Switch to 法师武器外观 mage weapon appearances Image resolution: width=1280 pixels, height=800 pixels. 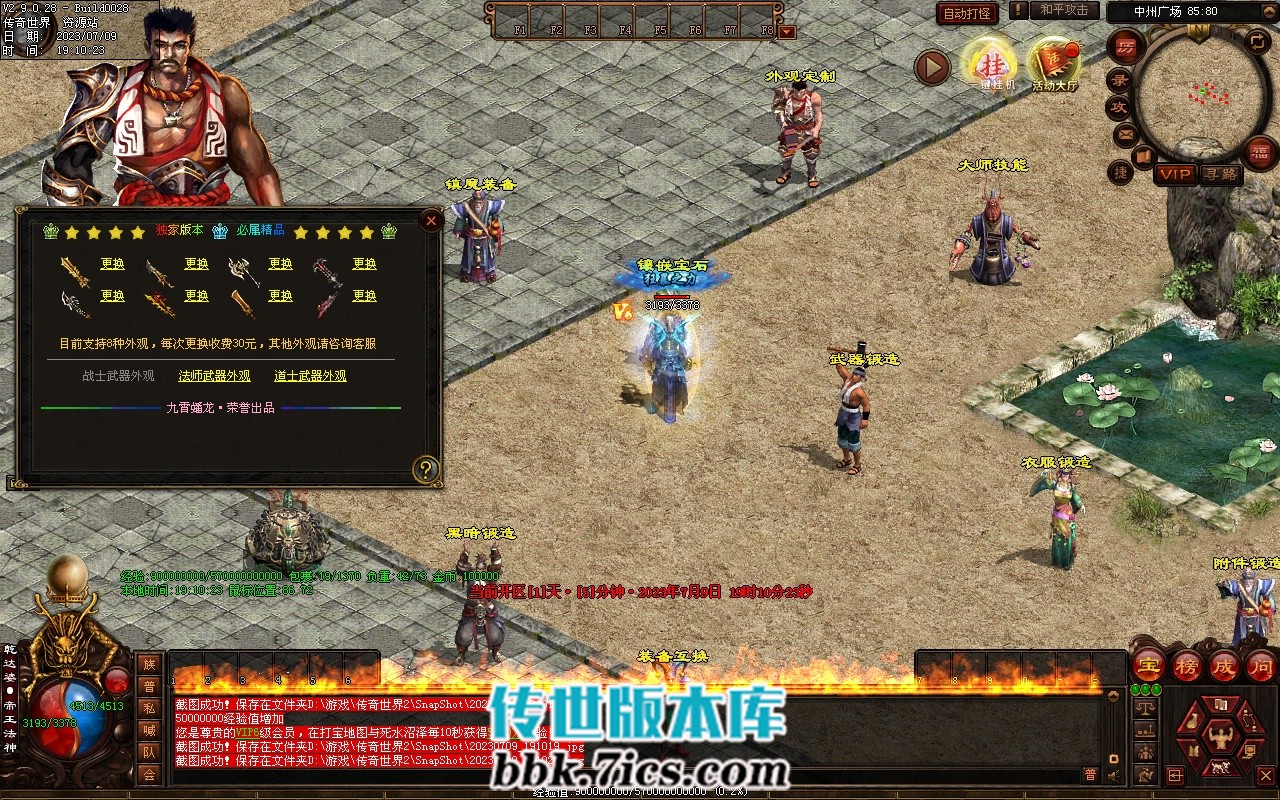point(214,376)
